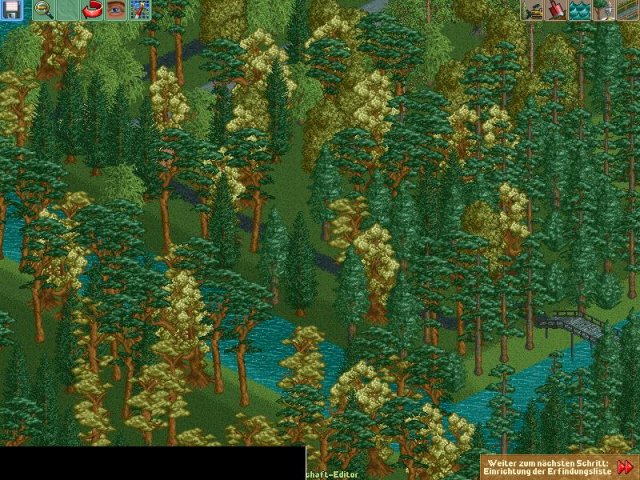Click the magnifying glass zoom button

[x=43, y=11]
